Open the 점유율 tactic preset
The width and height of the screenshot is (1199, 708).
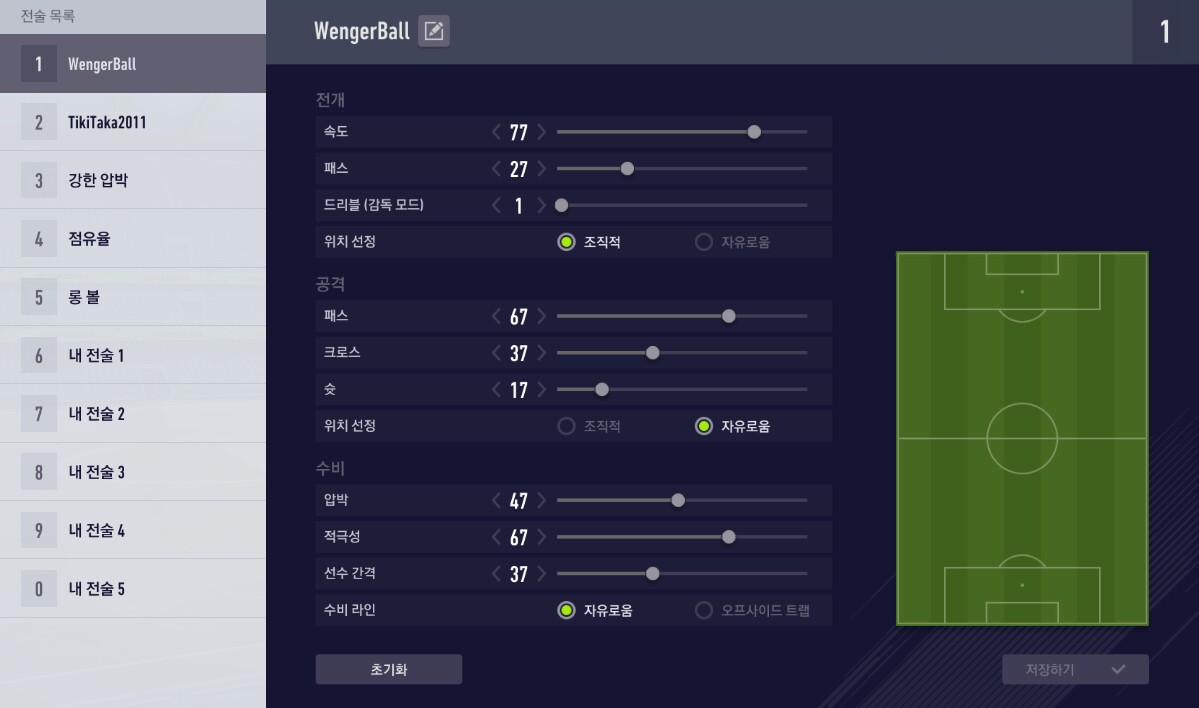pyautogui.click(x=133, y=239)
